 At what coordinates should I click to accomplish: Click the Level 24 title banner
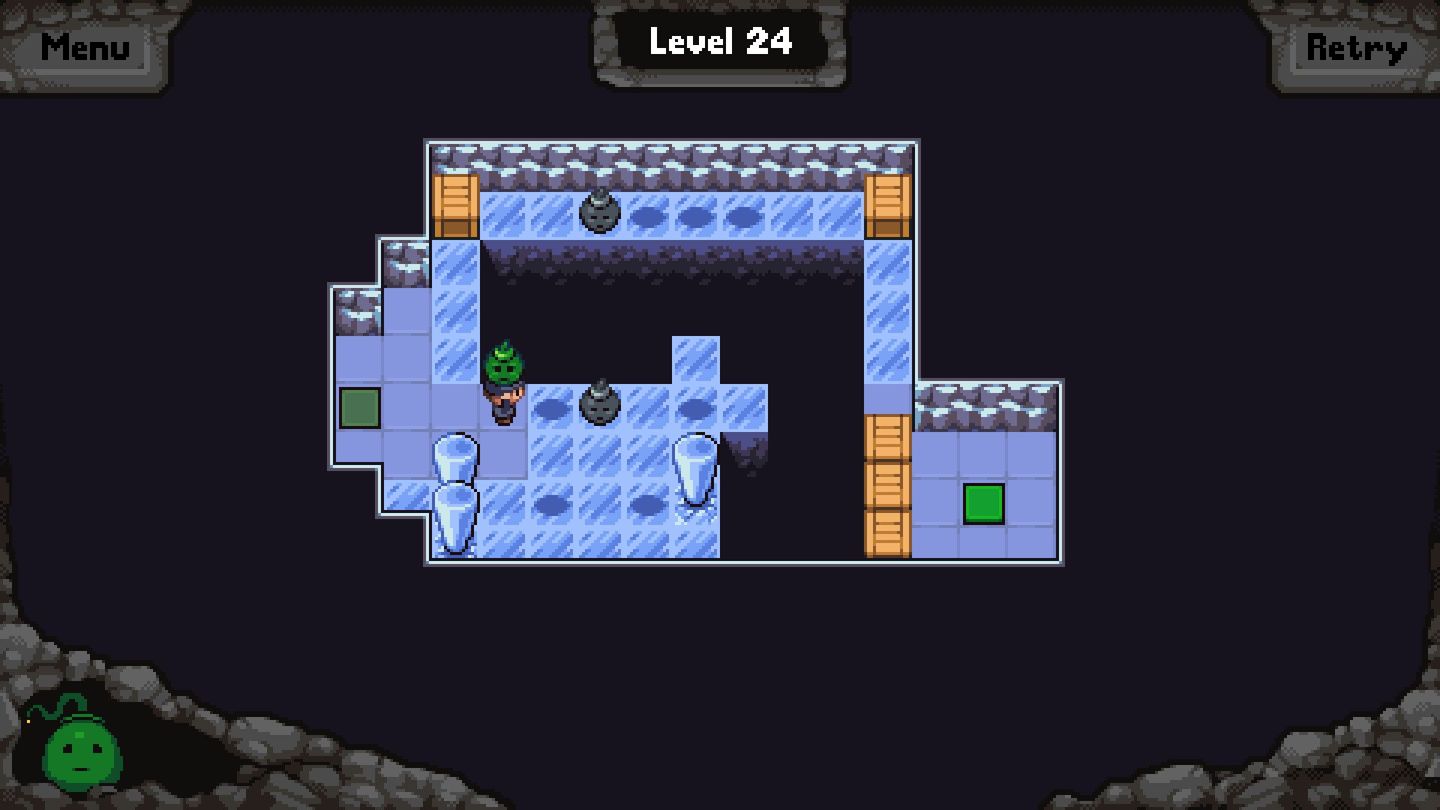(x=720, y=42)
